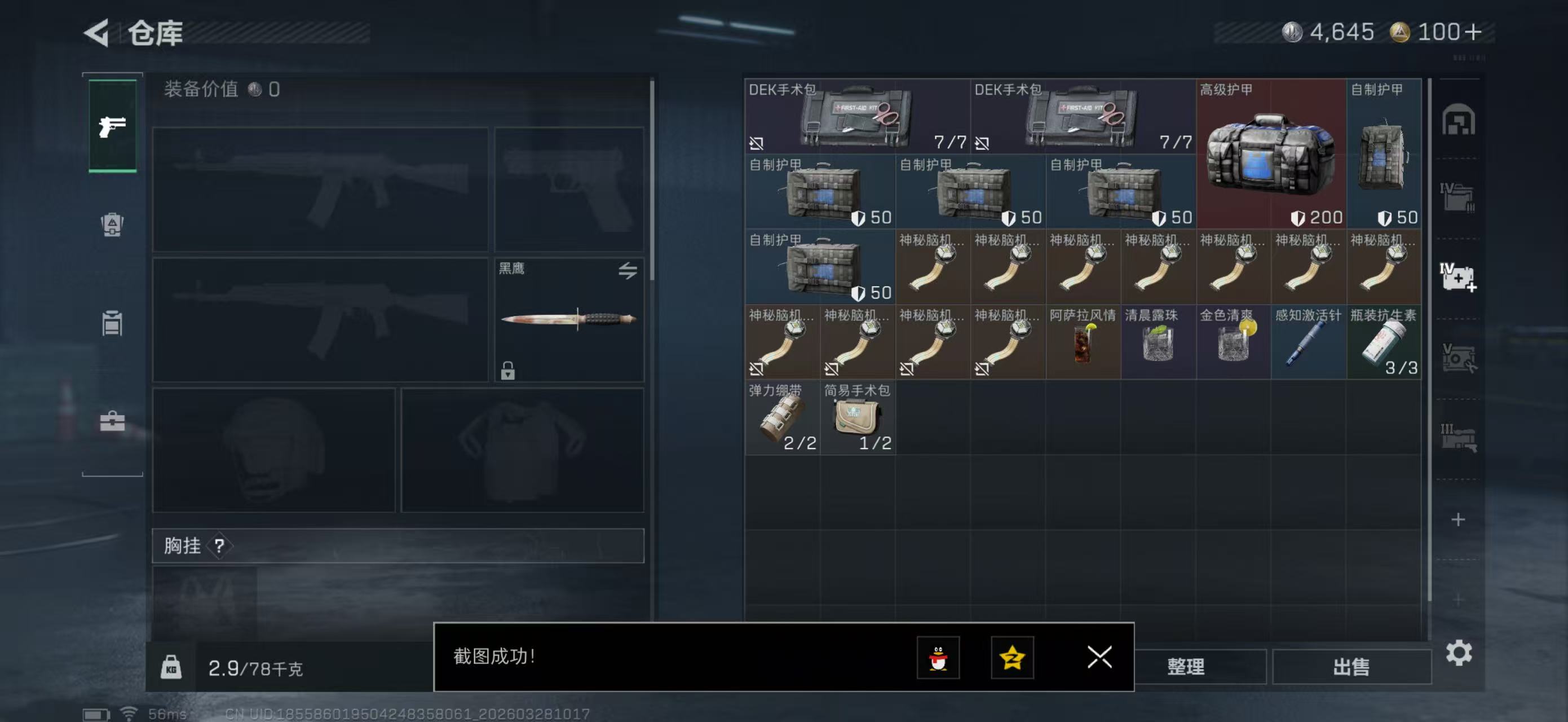Choose the 金色清爽 drink item

[x=1233, y=342]
